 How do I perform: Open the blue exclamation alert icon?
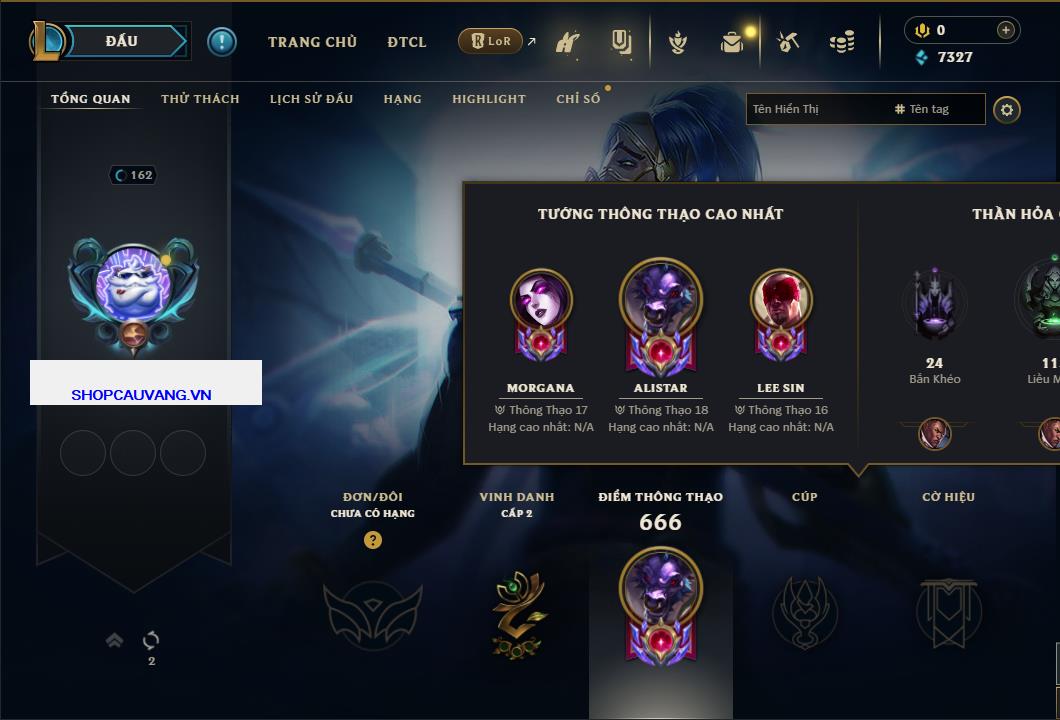pyautogui.click(x=221, y=41)
